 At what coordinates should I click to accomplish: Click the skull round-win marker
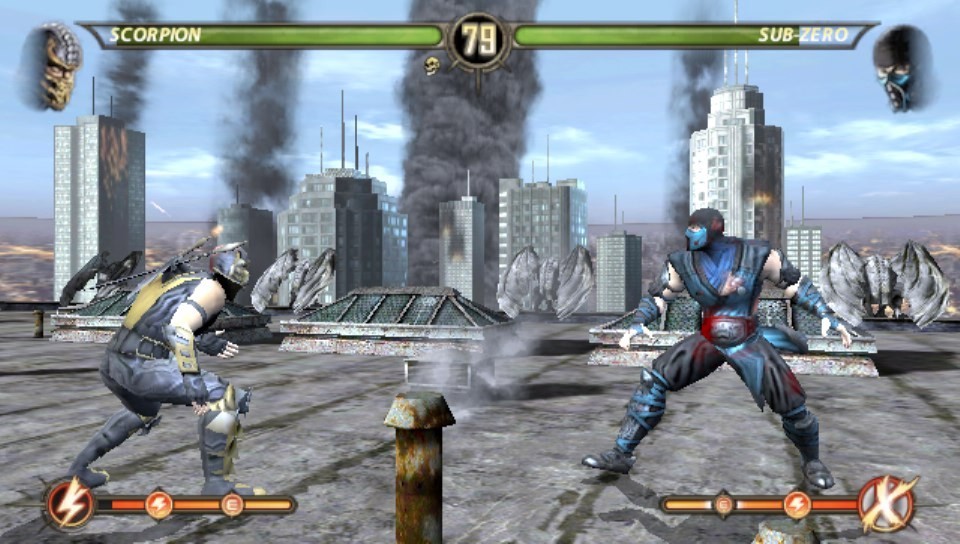click(432, 66)
